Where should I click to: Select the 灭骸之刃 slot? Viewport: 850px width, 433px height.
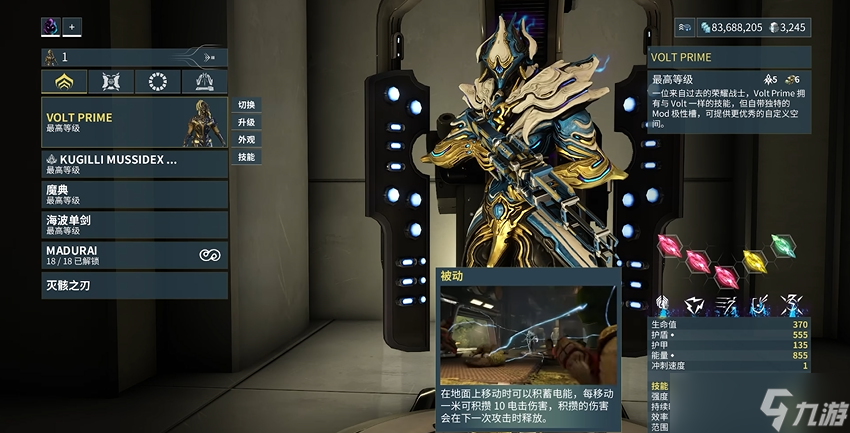pos(135,285)
